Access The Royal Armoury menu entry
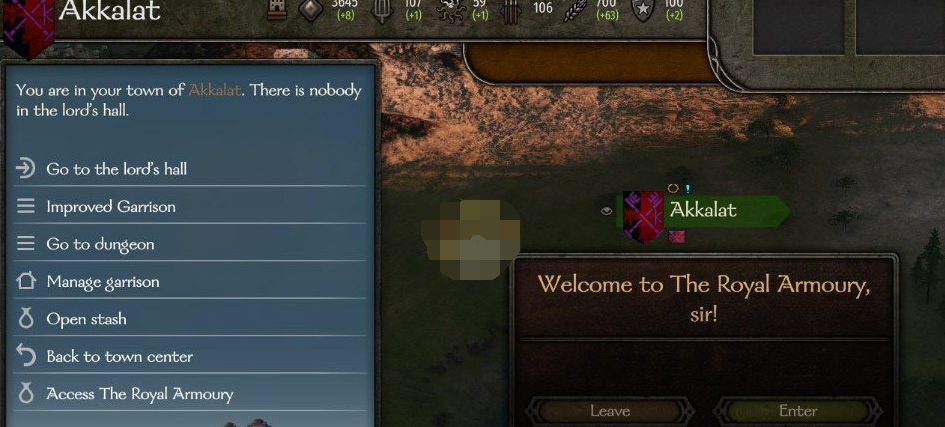The height and width of the screenshot is (427, 945). (x=139, y=394)
